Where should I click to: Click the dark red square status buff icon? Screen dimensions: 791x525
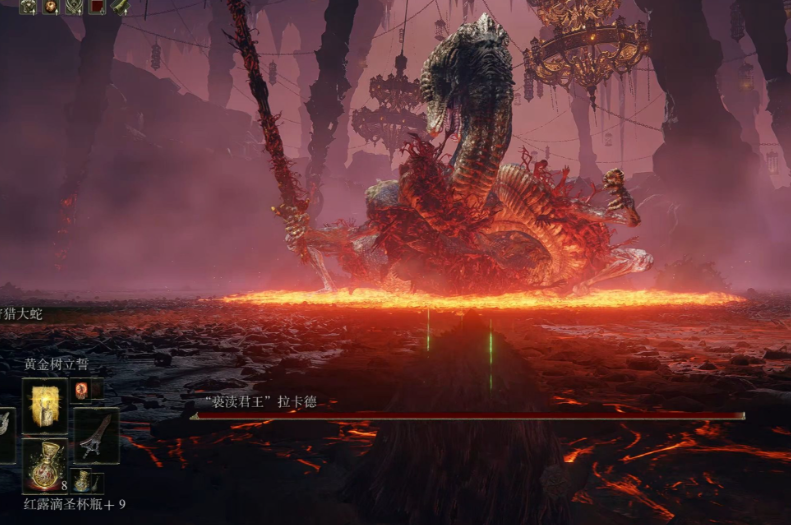click(x=97, y=7)
